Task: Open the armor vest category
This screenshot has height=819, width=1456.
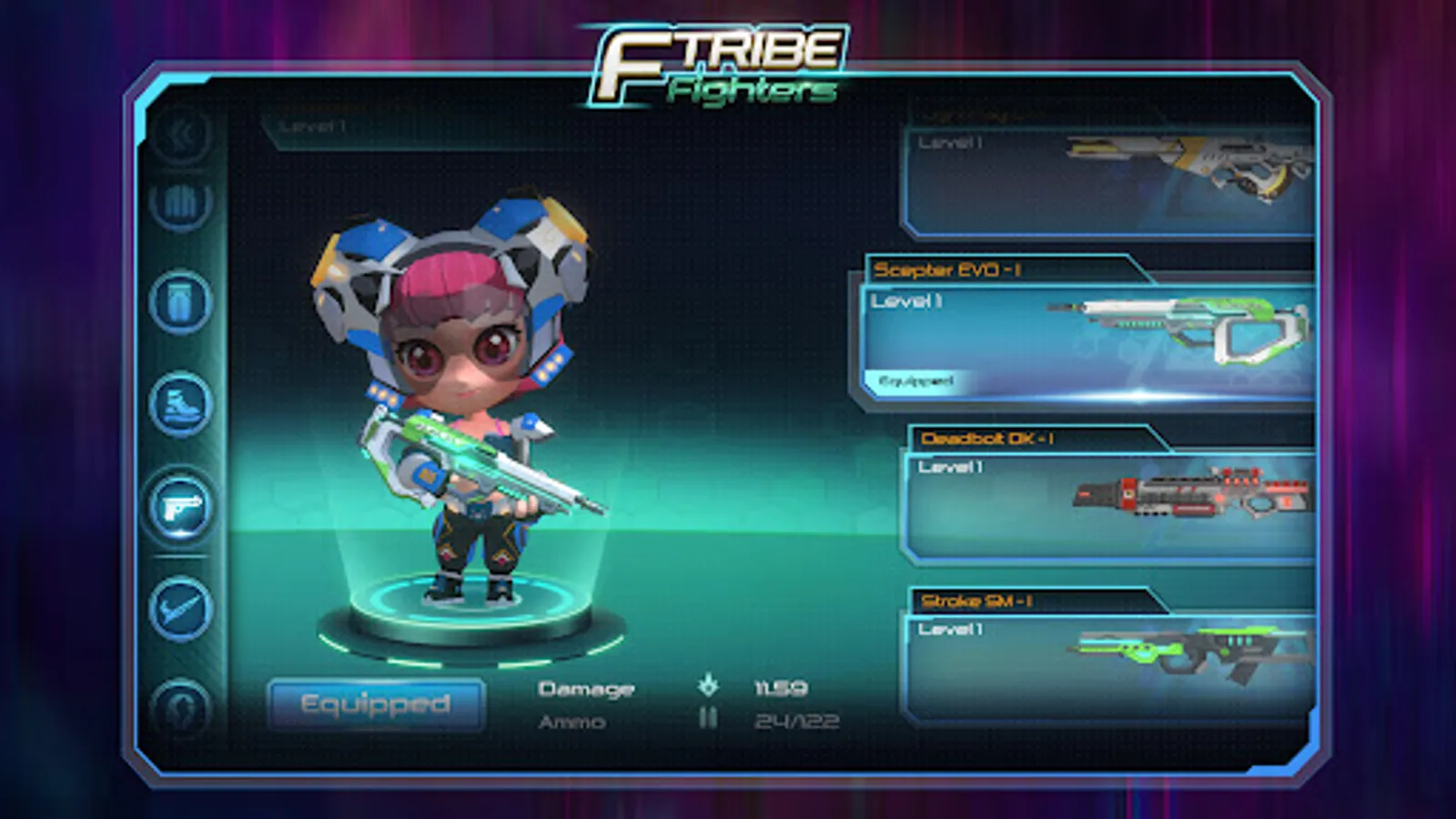Action: (182, 202)
